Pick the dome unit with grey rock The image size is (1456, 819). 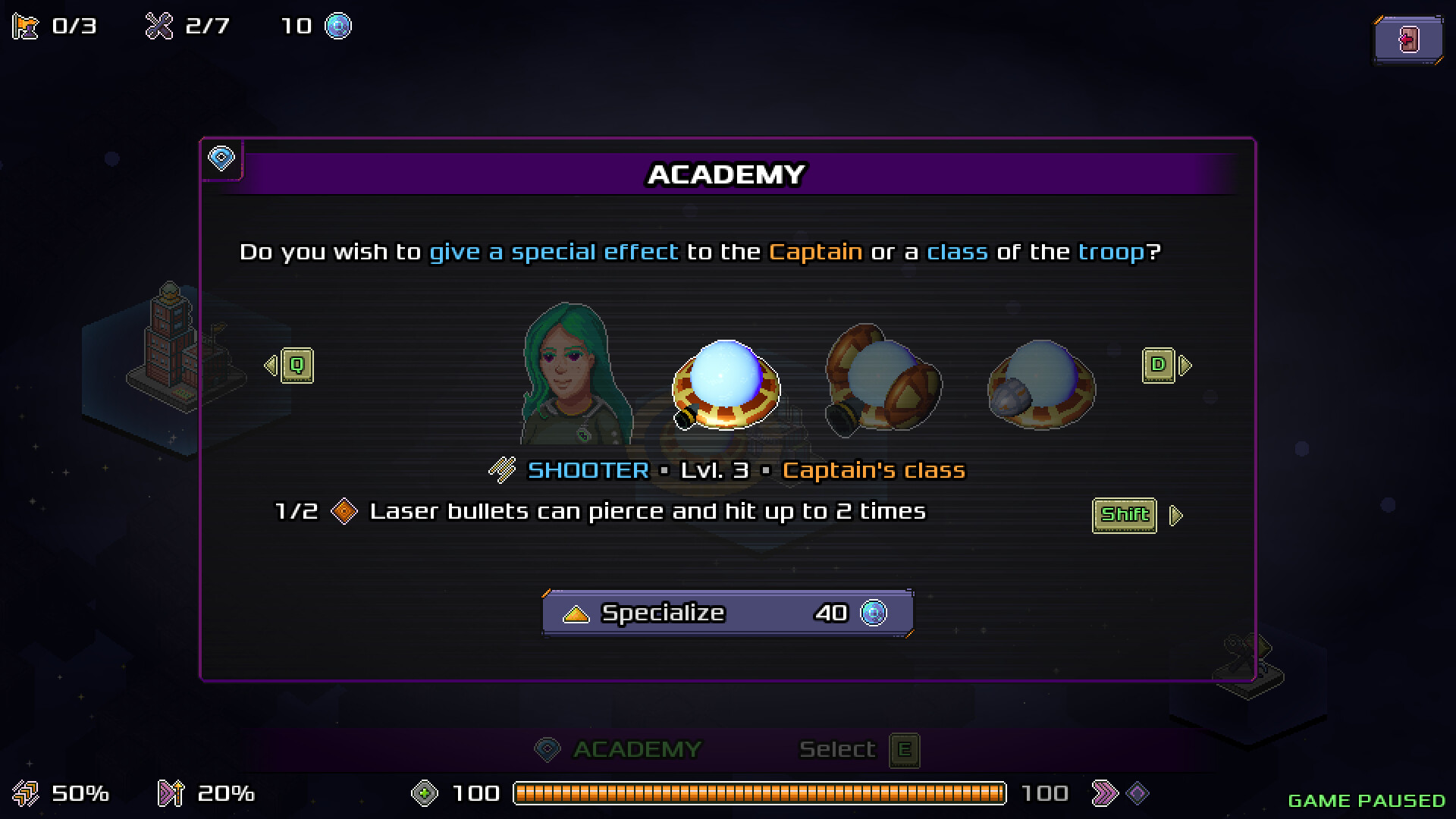click(x=1040, y=385)
